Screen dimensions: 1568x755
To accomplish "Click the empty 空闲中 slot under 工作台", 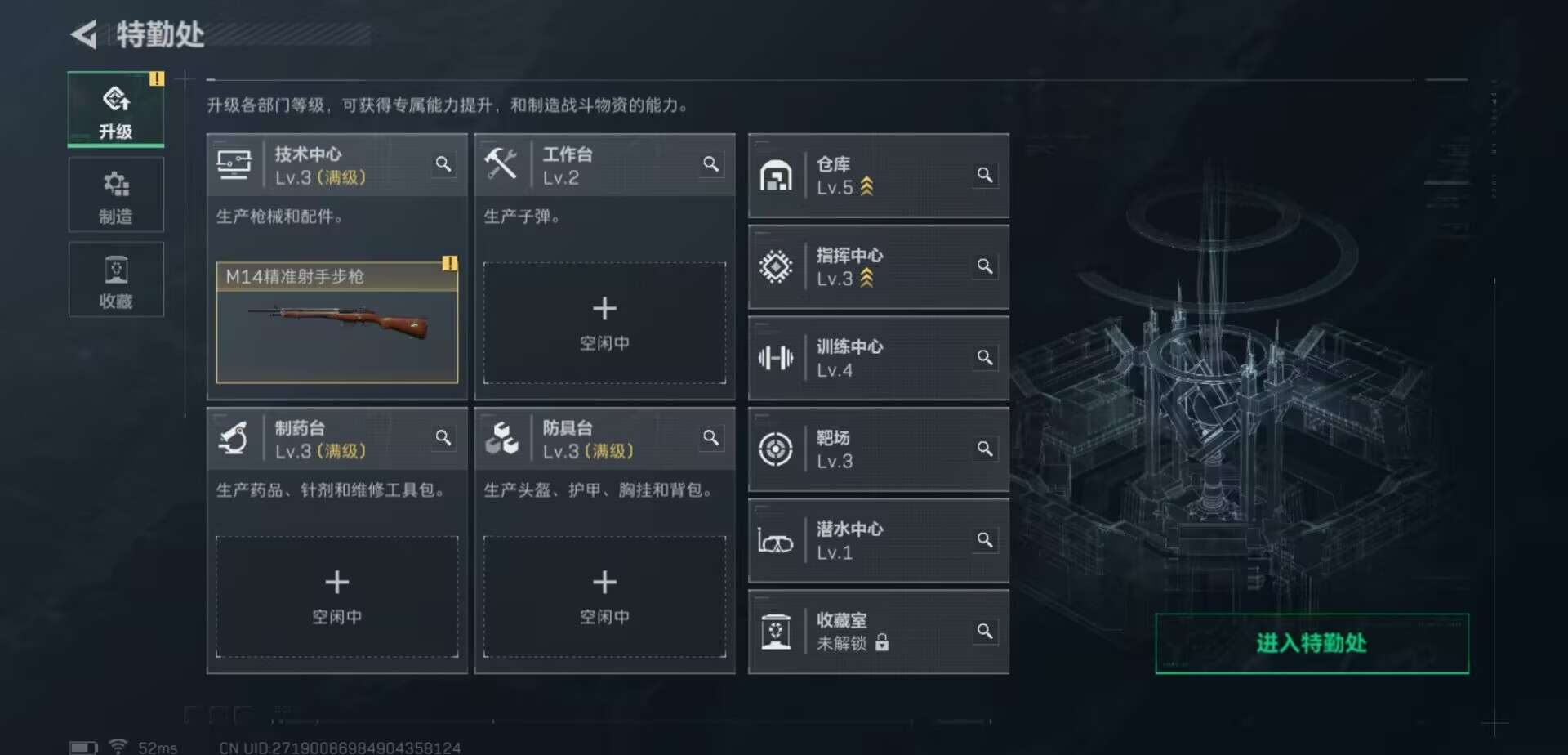I will (x=604, y=322).
